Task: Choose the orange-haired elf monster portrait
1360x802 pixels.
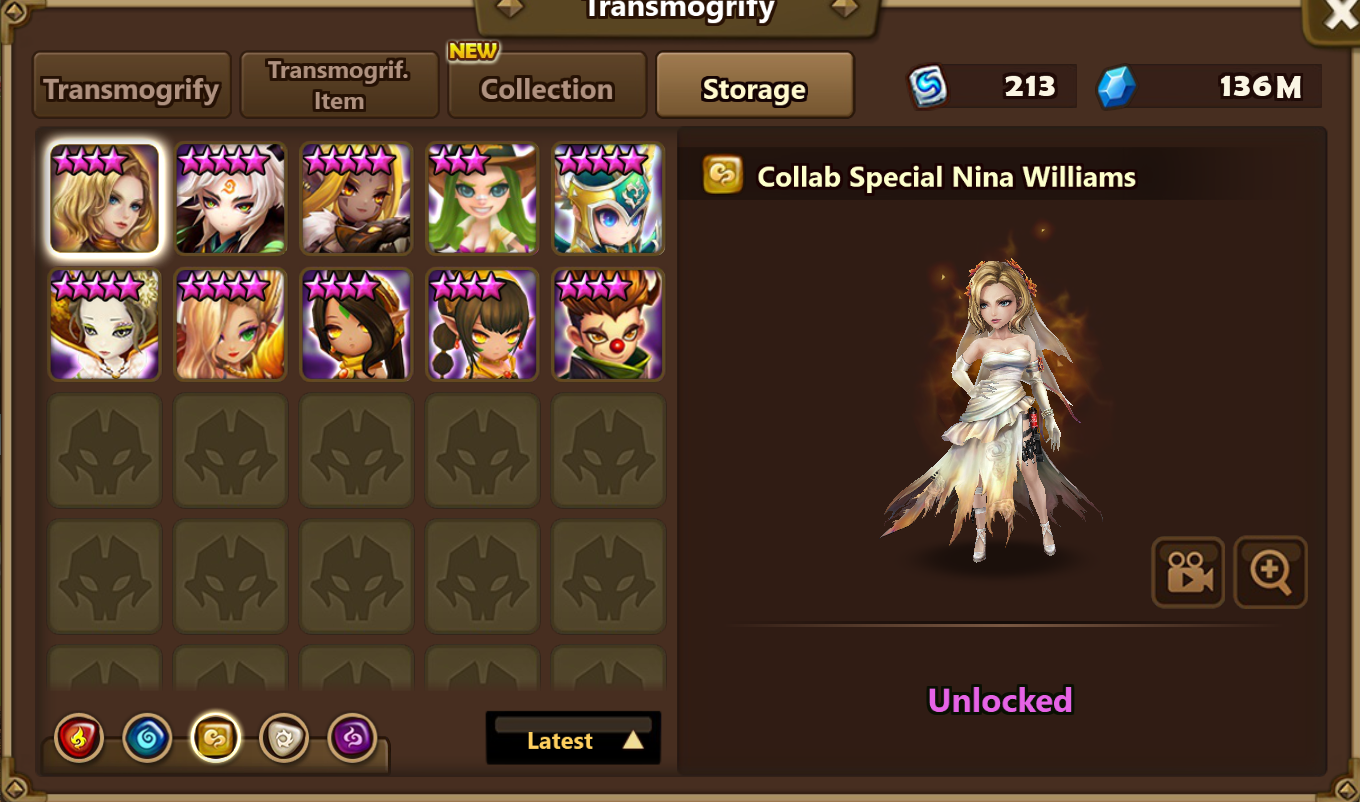Action: [231, 324]
